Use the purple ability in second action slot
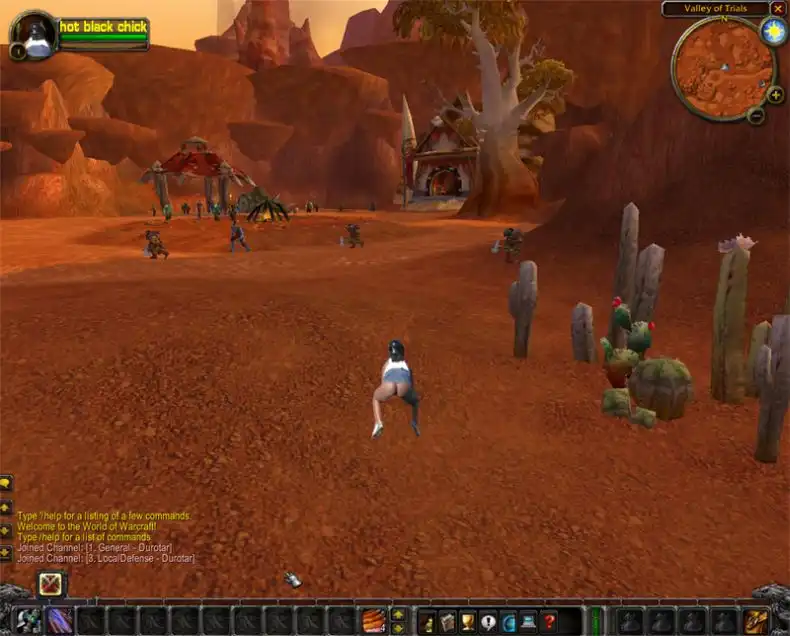The width and height of the screenshot is (790, 636). 60,620
